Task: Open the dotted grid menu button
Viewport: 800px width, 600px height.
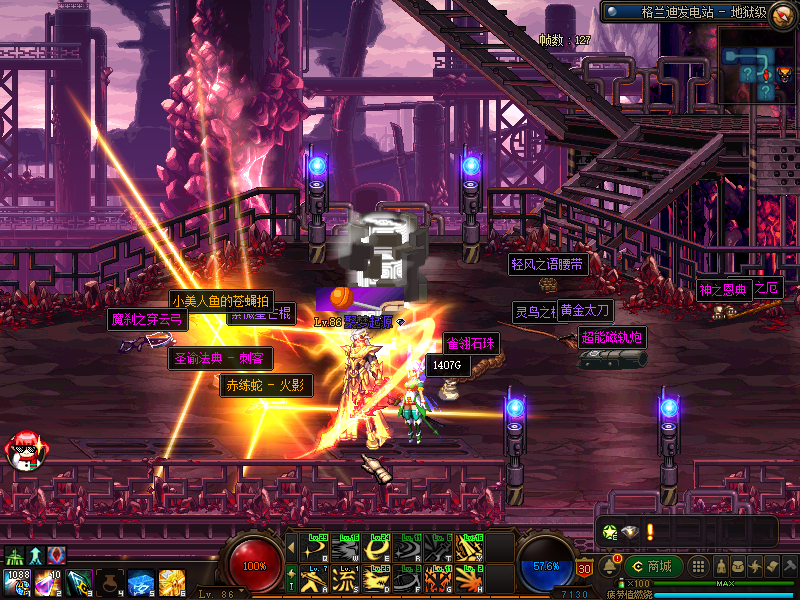Action: (701, 566)
